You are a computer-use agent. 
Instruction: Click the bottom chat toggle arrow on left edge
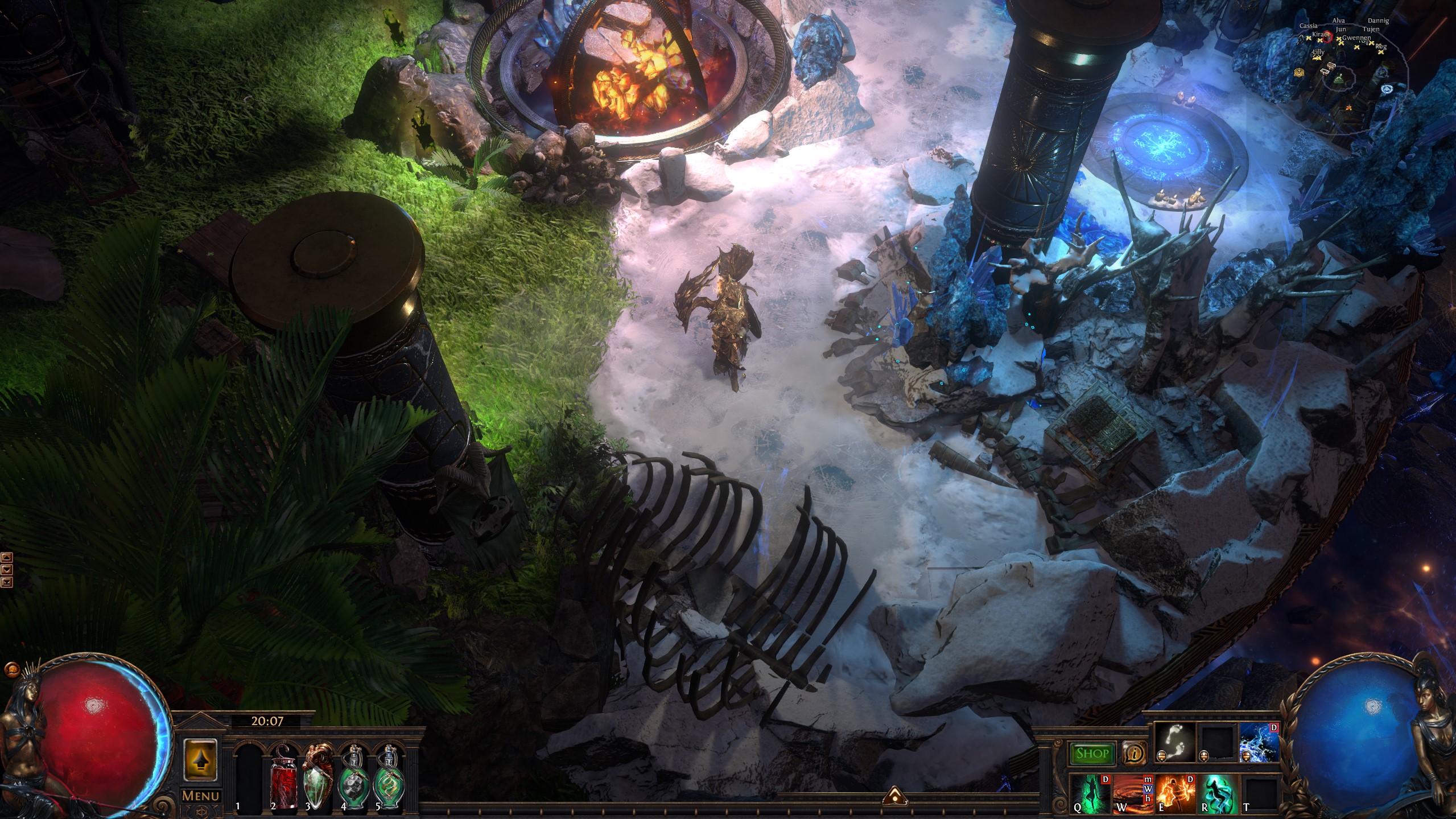(x=7, y=582)
